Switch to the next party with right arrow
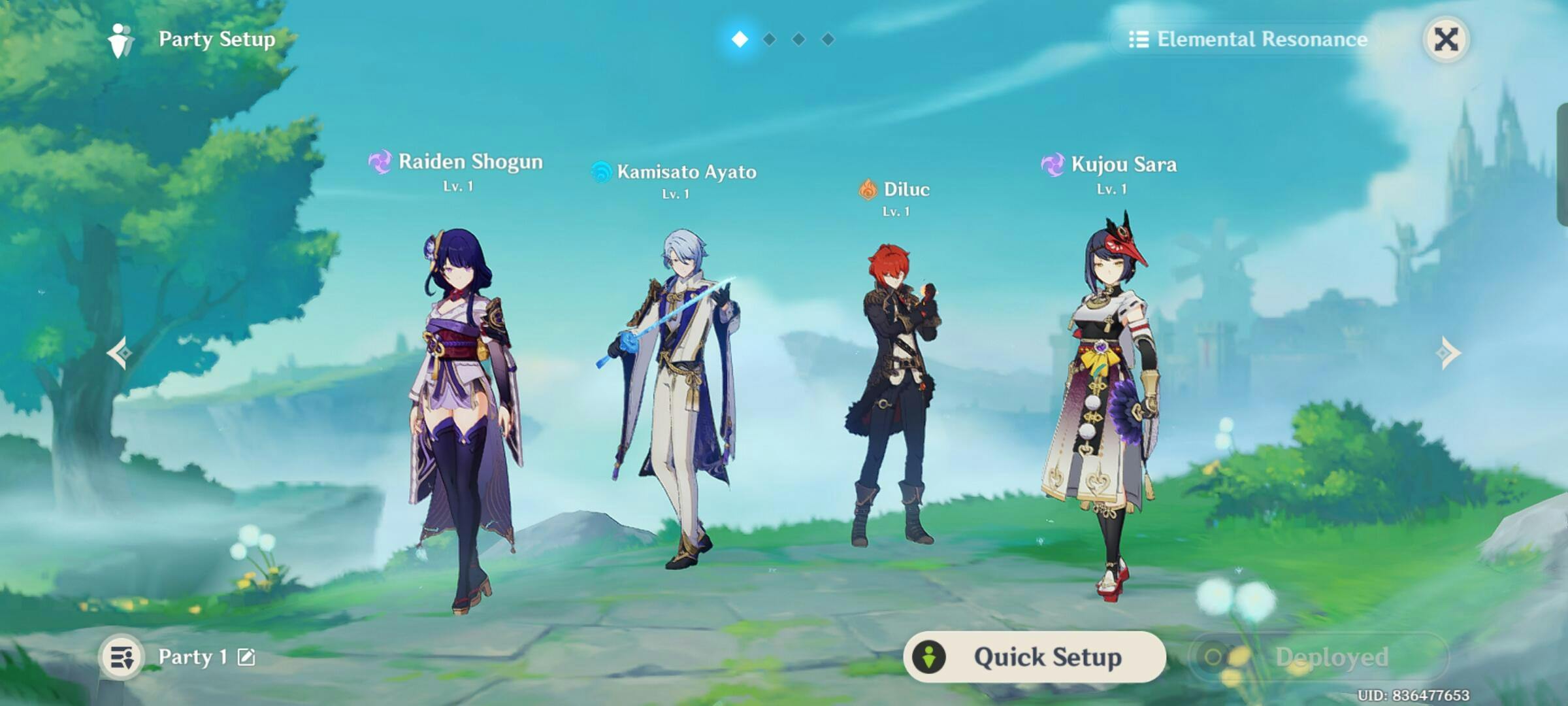The image size is (1568, 706). tap(1447, 353)
